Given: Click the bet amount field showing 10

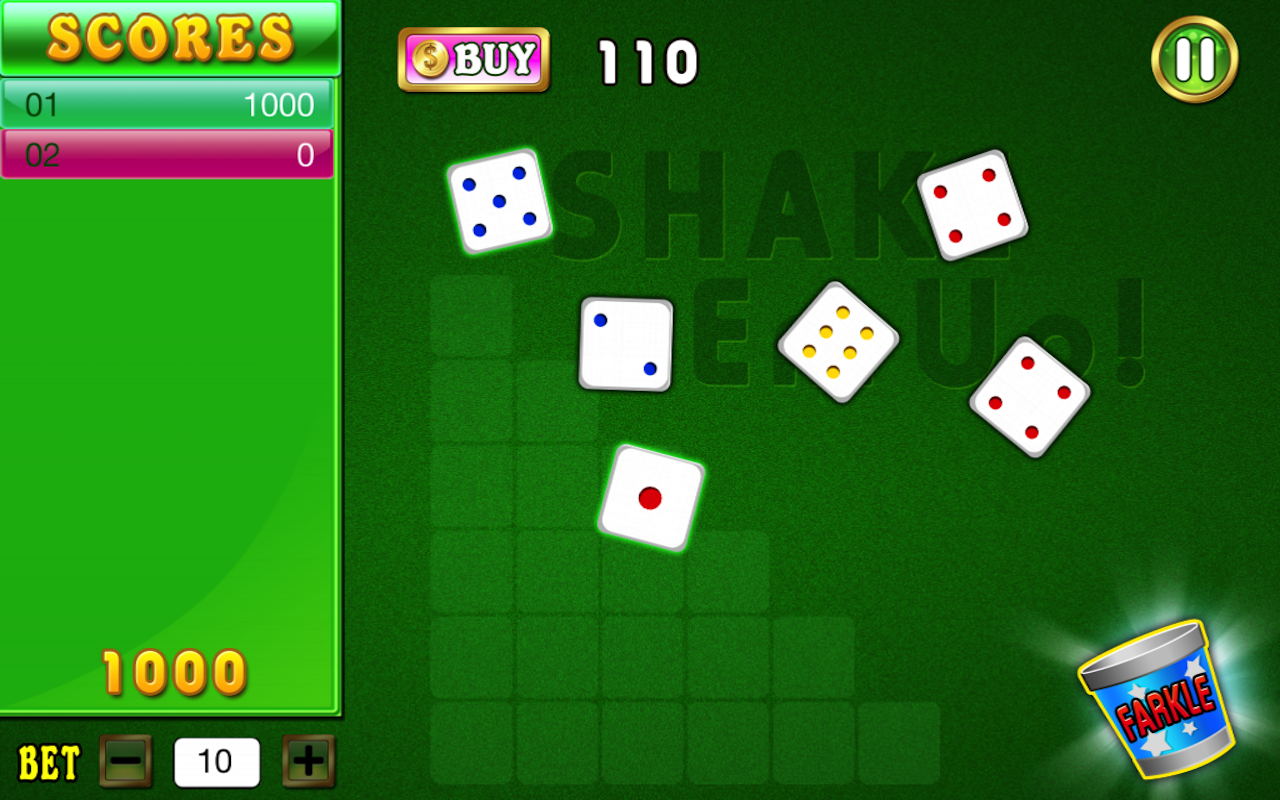Looking at the screenshot, I should [x=216, y=762].
